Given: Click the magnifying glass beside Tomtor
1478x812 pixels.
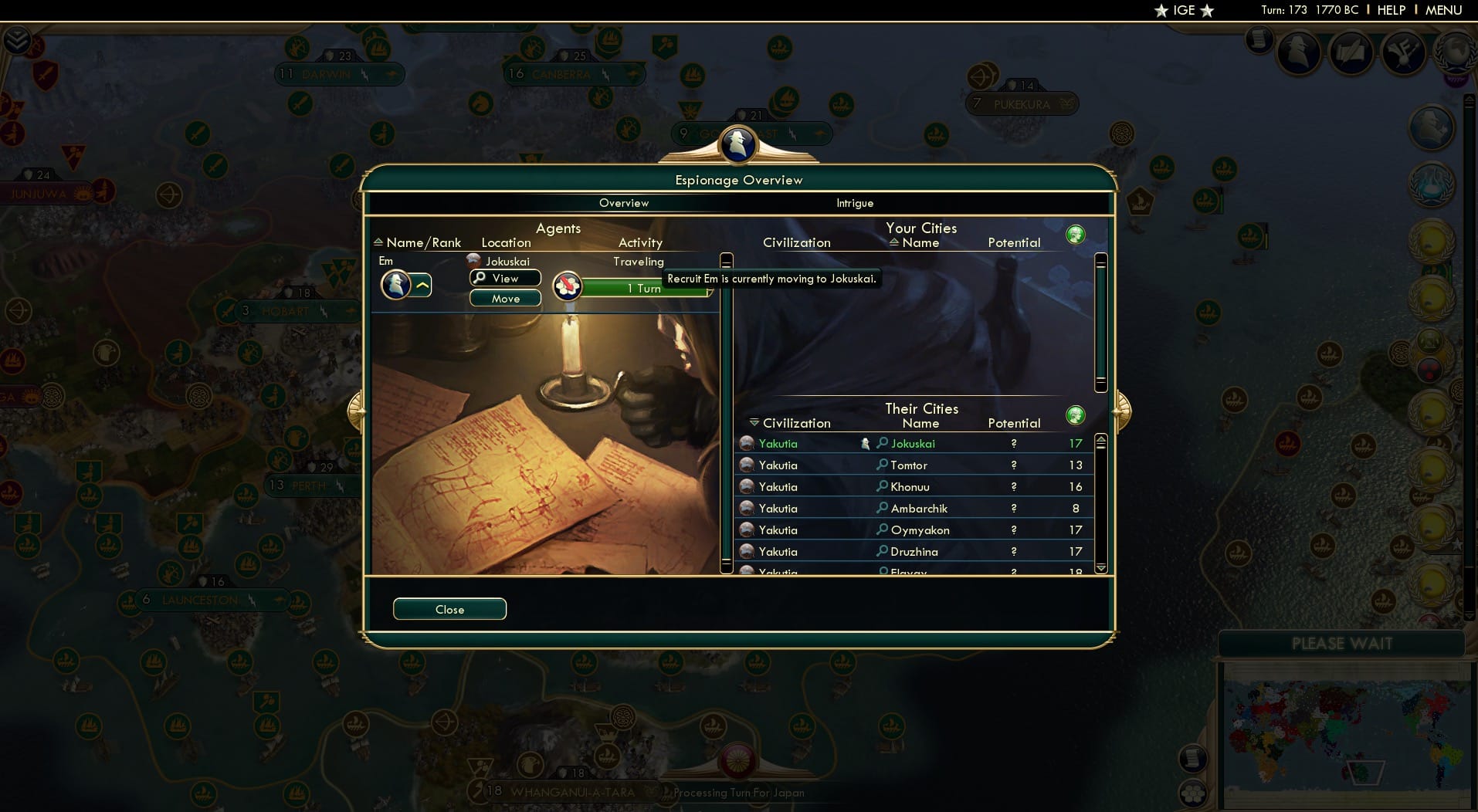Looking at the screenshot, I should 882,465.
